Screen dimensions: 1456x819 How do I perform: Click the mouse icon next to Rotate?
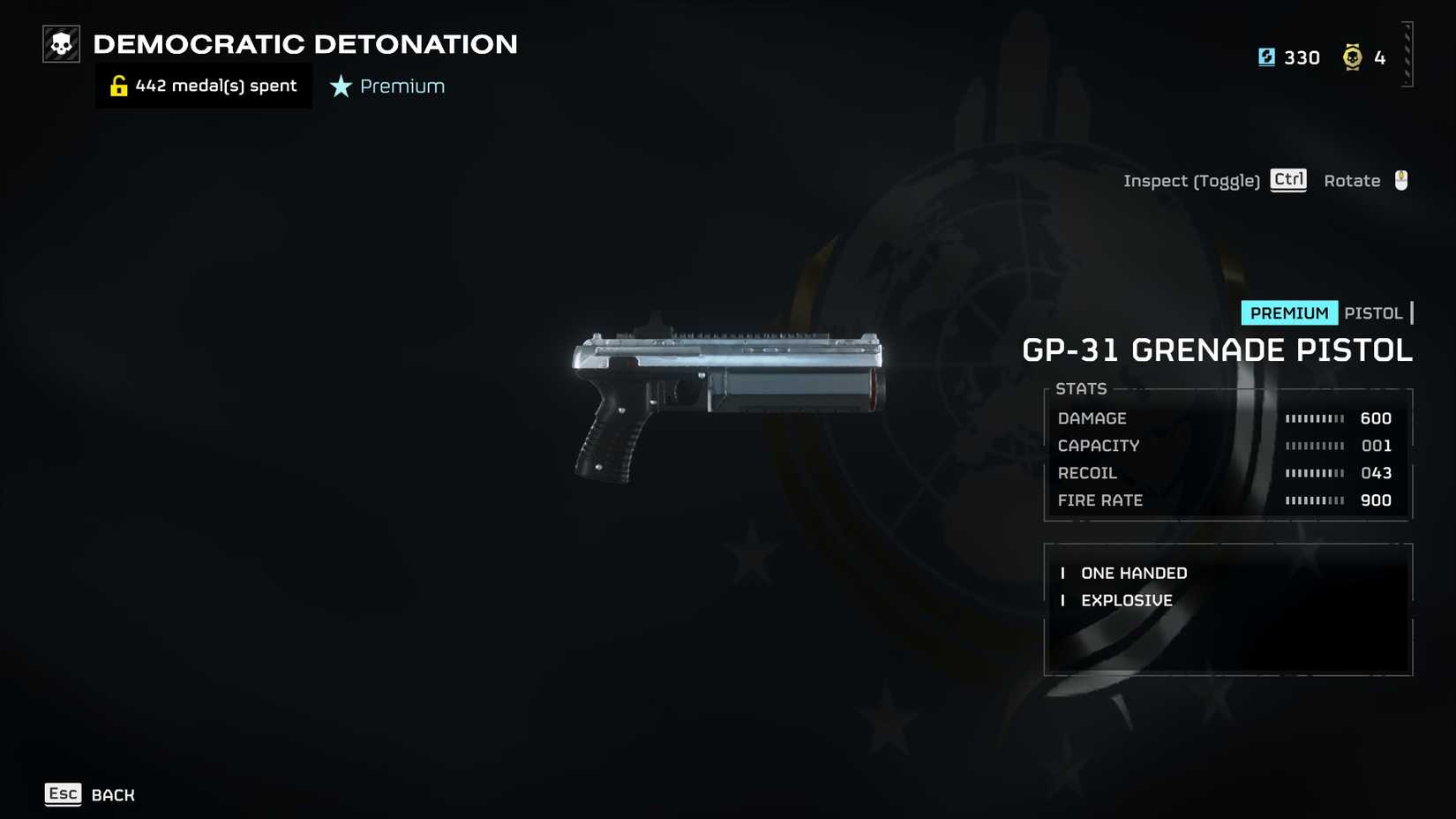point(1400,179)
